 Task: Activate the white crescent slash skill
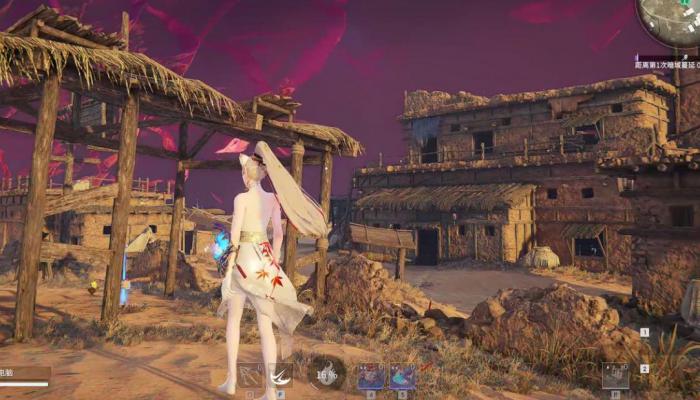click(281, 376)
